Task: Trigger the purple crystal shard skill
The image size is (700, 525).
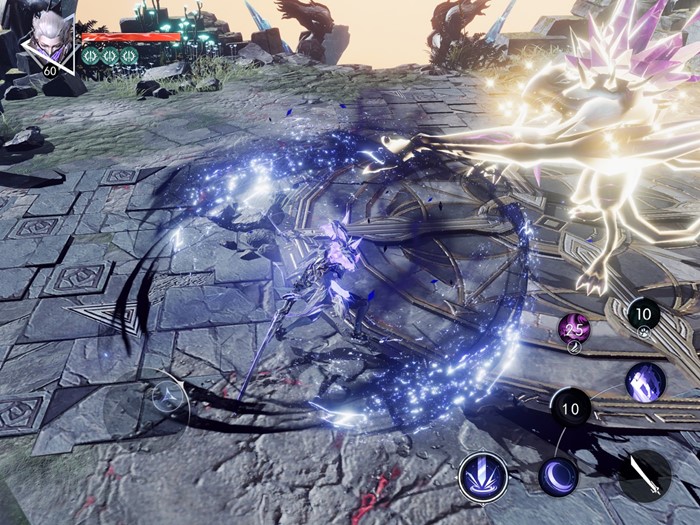Action: (645, 382)
